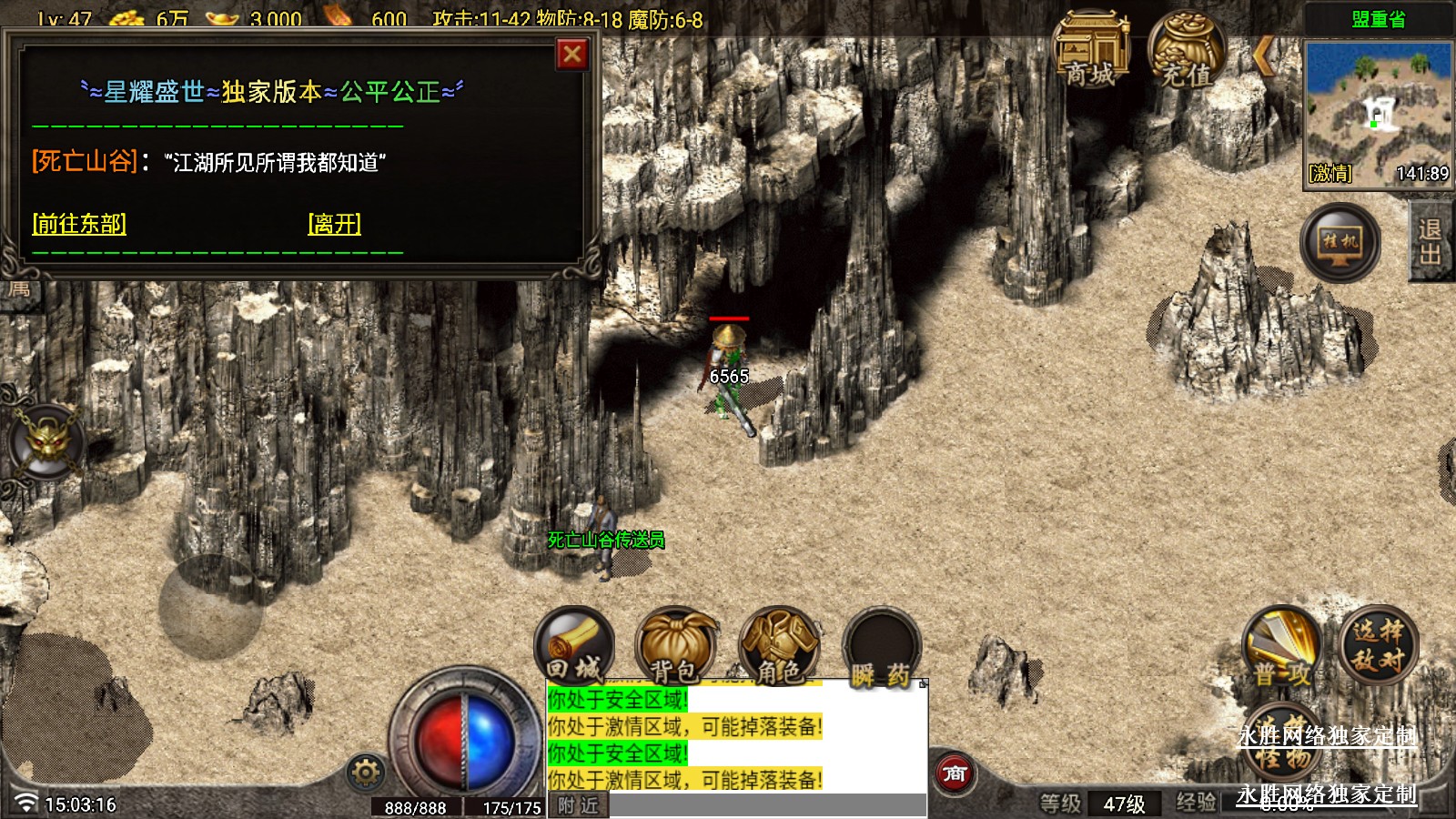Screen dimensions: 1456x819
Task: Switch to the 附近 chat tab
Action: pos(579,805)
